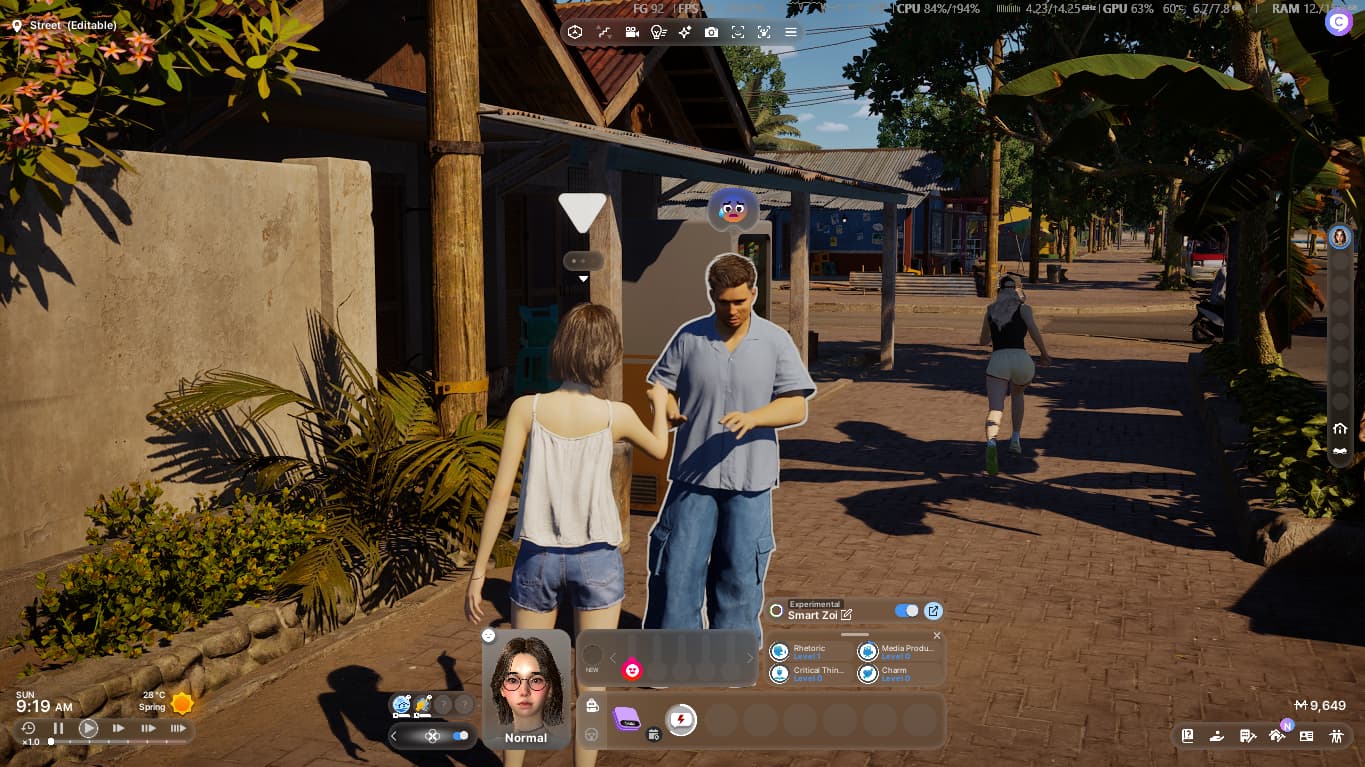This screenshot has width=1365, height=767.
Task: Set game speed to normal play
Action: (89, 729)
